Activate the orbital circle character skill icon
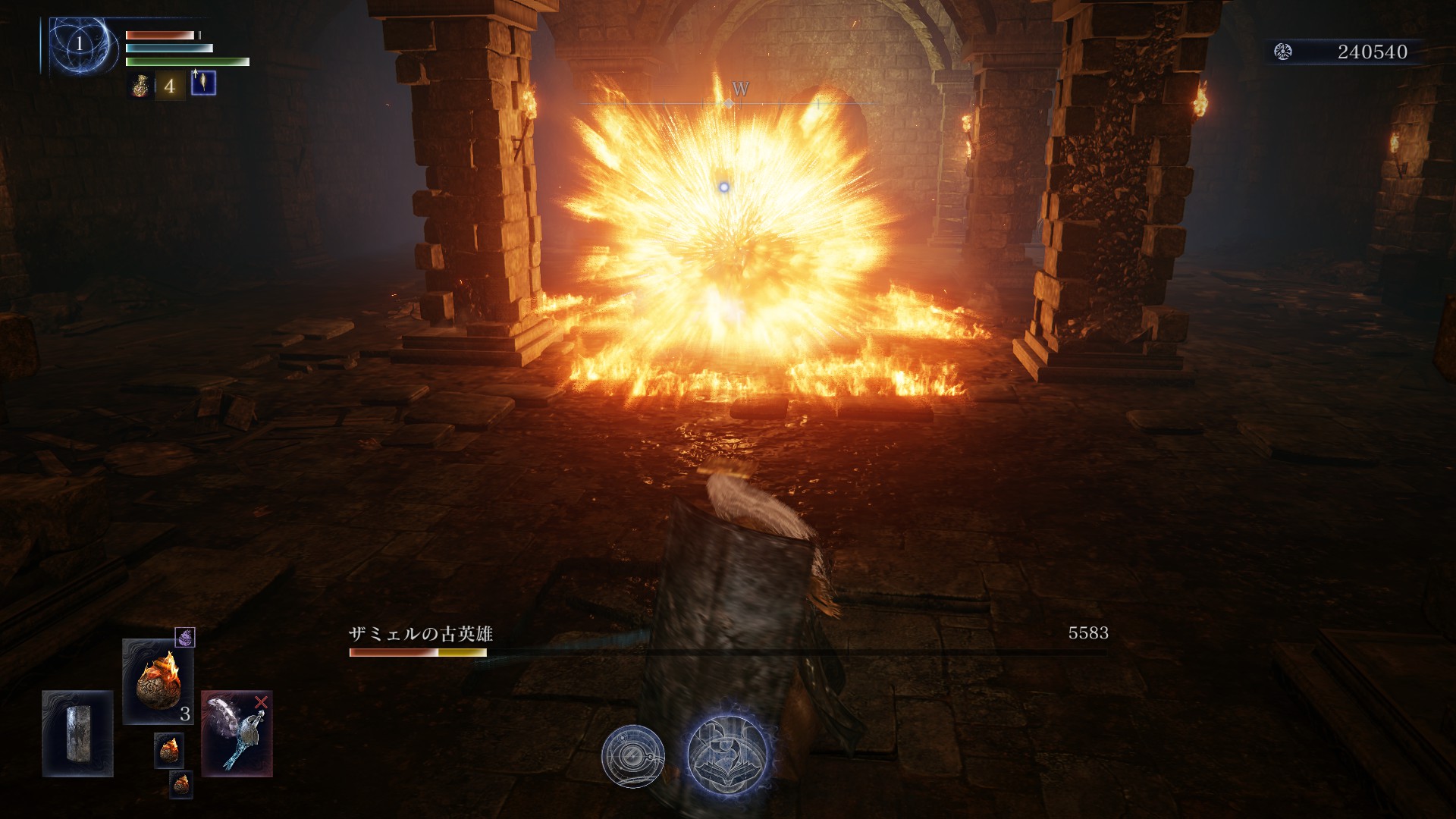Image resolution: width=1456 pixels, height=819 pixels. point(633,756)
